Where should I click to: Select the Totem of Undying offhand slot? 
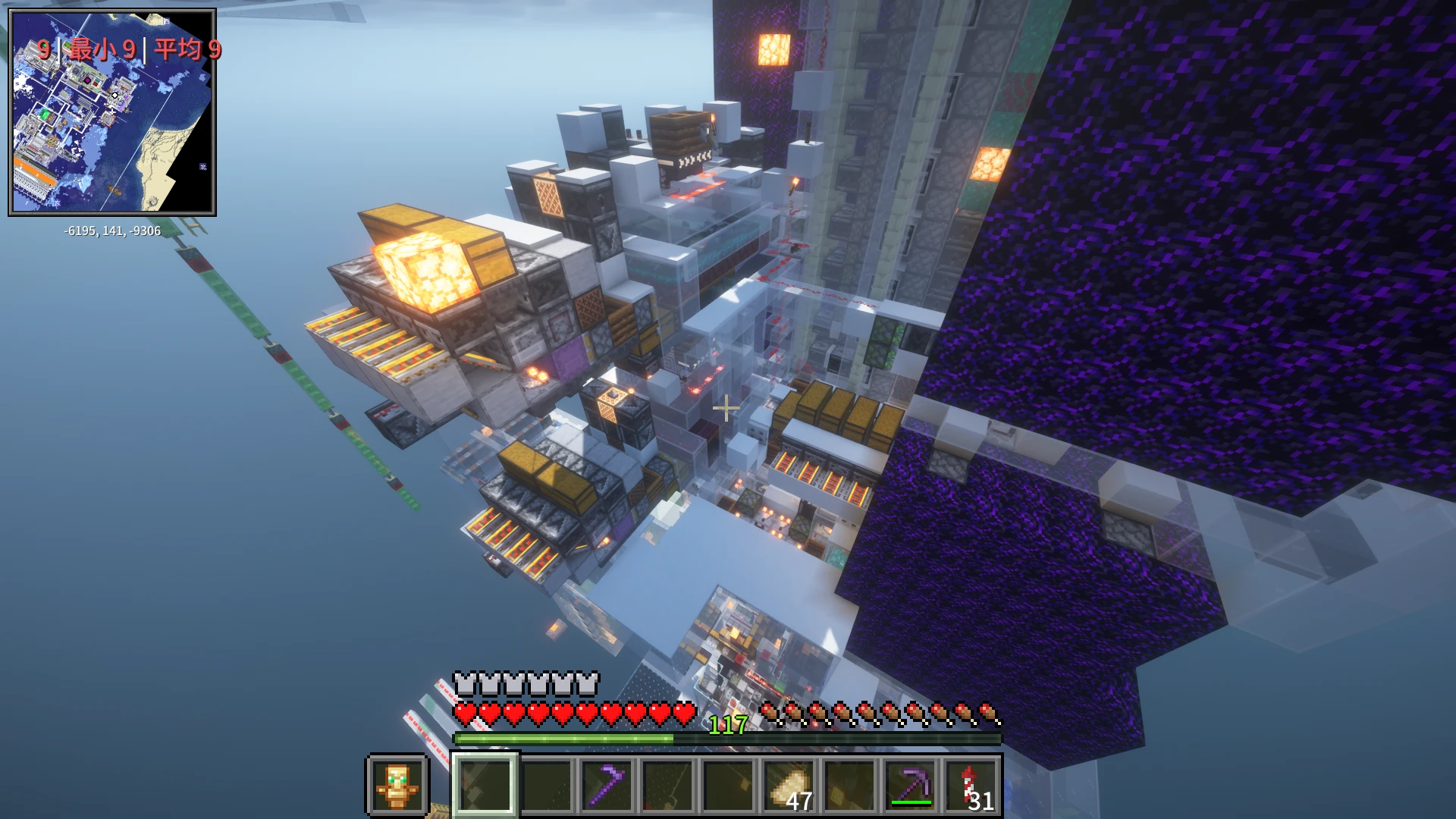[x=397, y=785]
